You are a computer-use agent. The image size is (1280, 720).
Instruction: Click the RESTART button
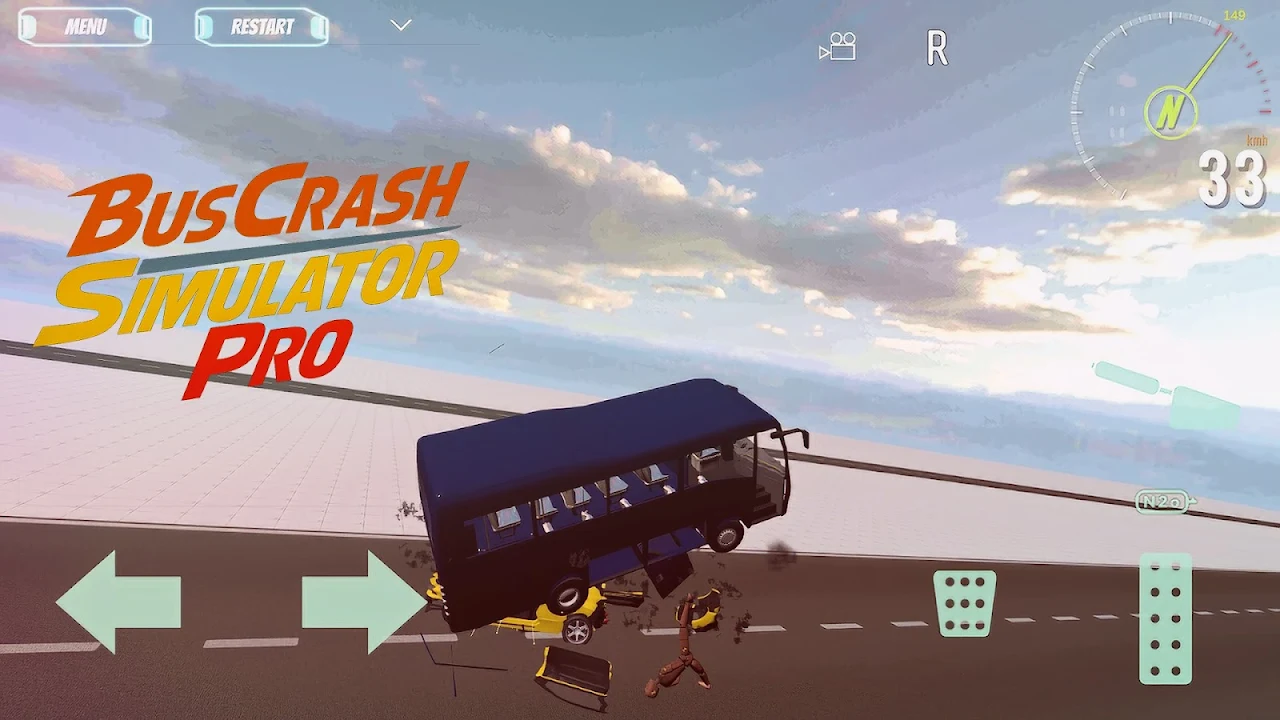click(x=262, y=27)
